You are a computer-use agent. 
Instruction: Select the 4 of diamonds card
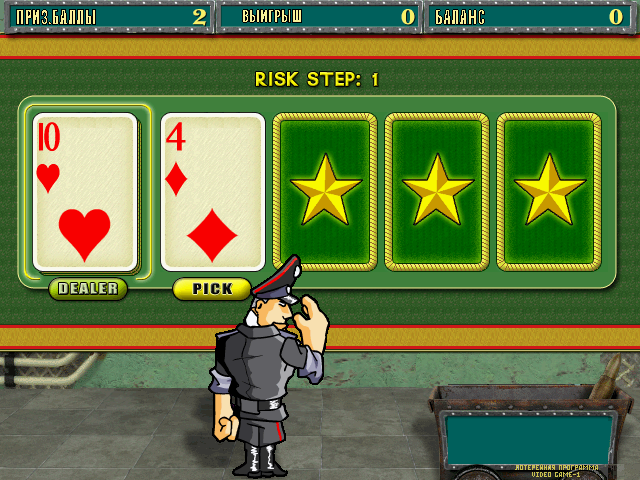click(212, 192)
